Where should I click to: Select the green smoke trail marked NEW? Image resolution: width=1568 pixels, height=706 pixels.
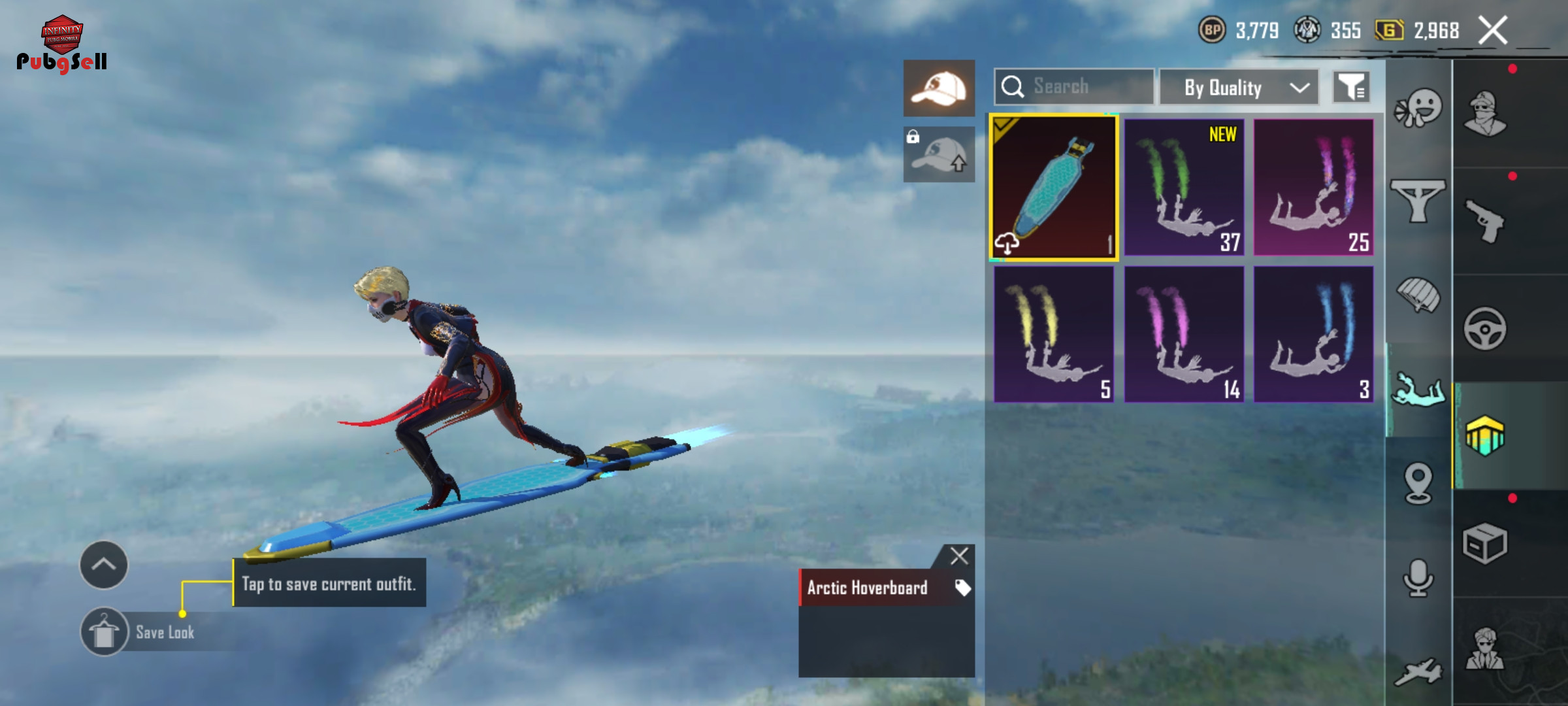click(1184, 188)
